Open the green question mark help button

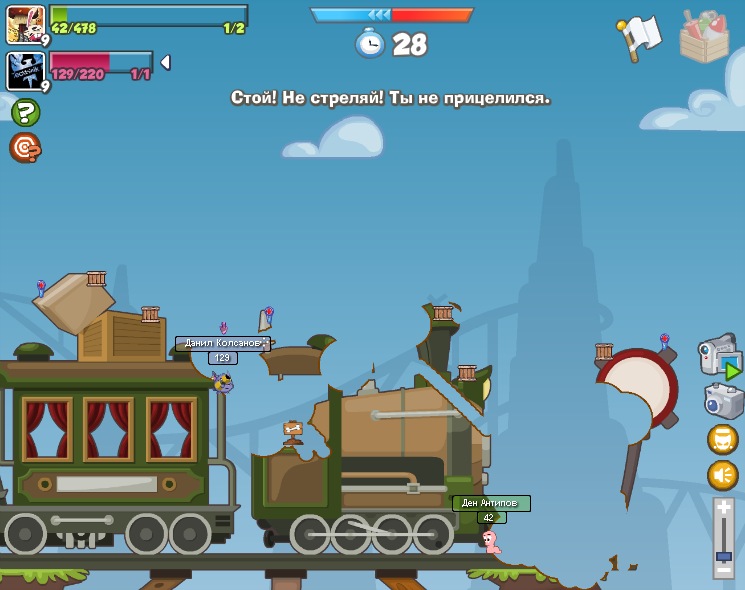(26, 112)
